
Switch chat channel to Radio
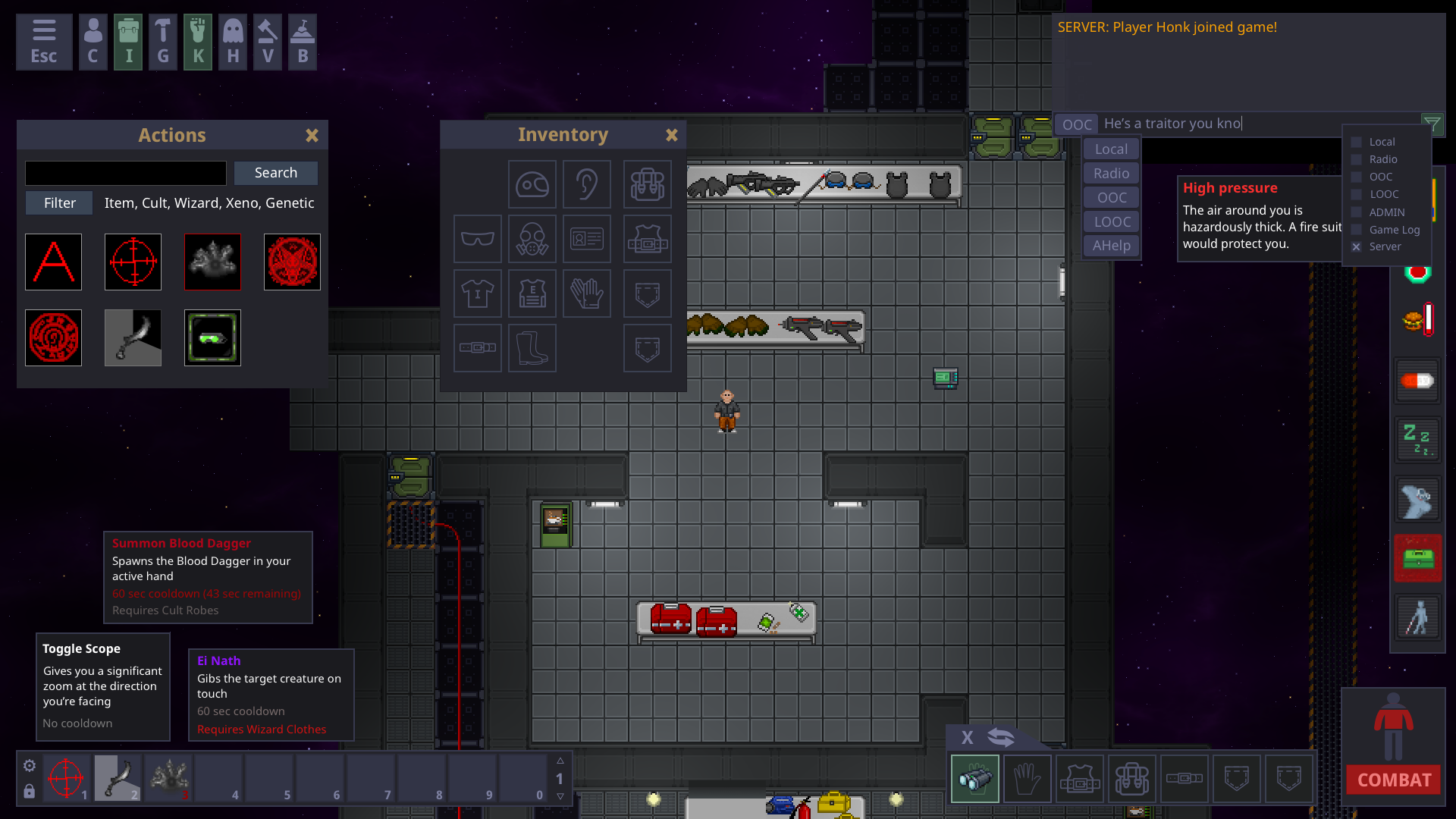coord(1111,174)
